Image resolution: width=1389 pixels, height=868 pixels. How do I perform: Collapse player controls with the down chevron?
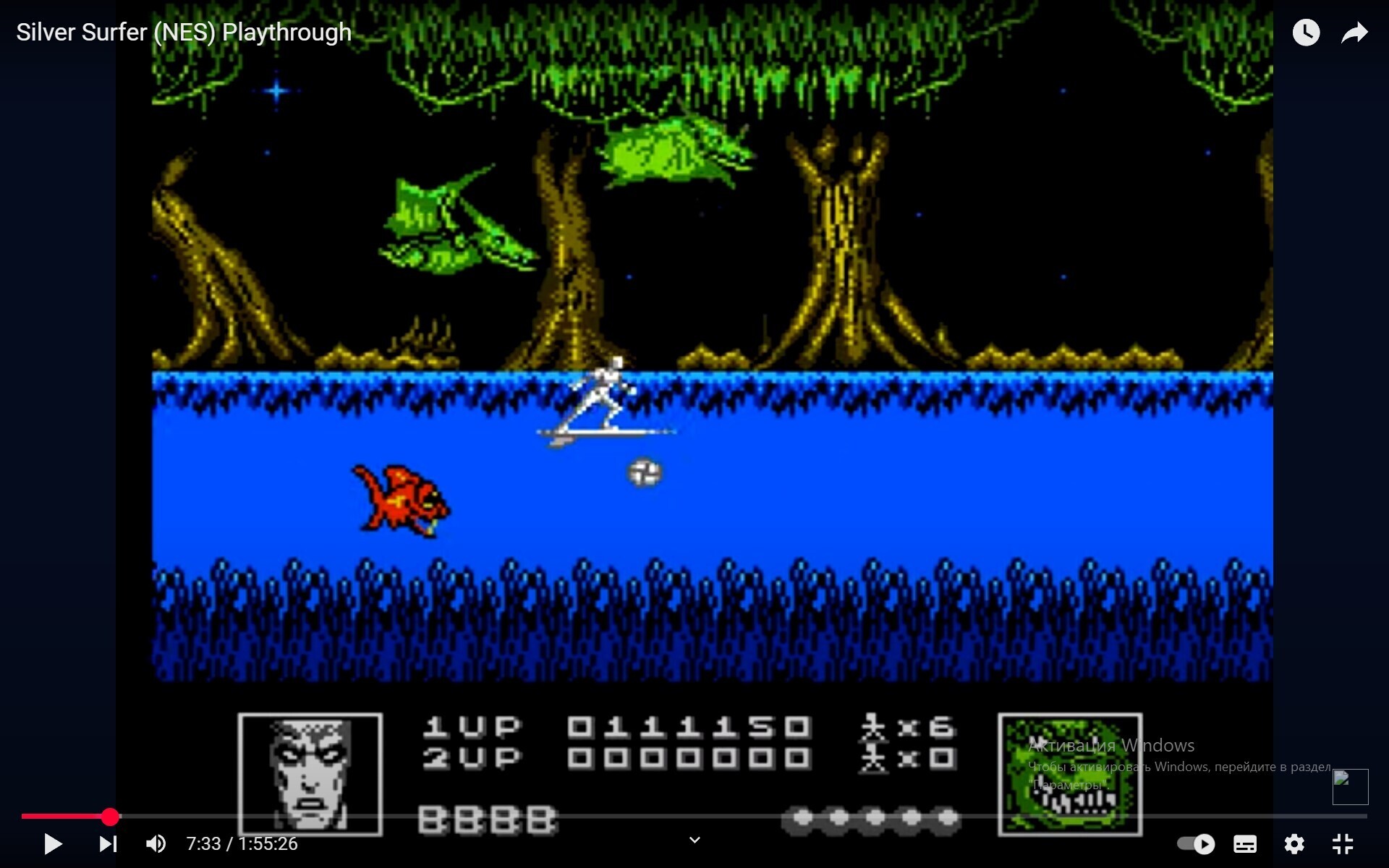point(694,840)
